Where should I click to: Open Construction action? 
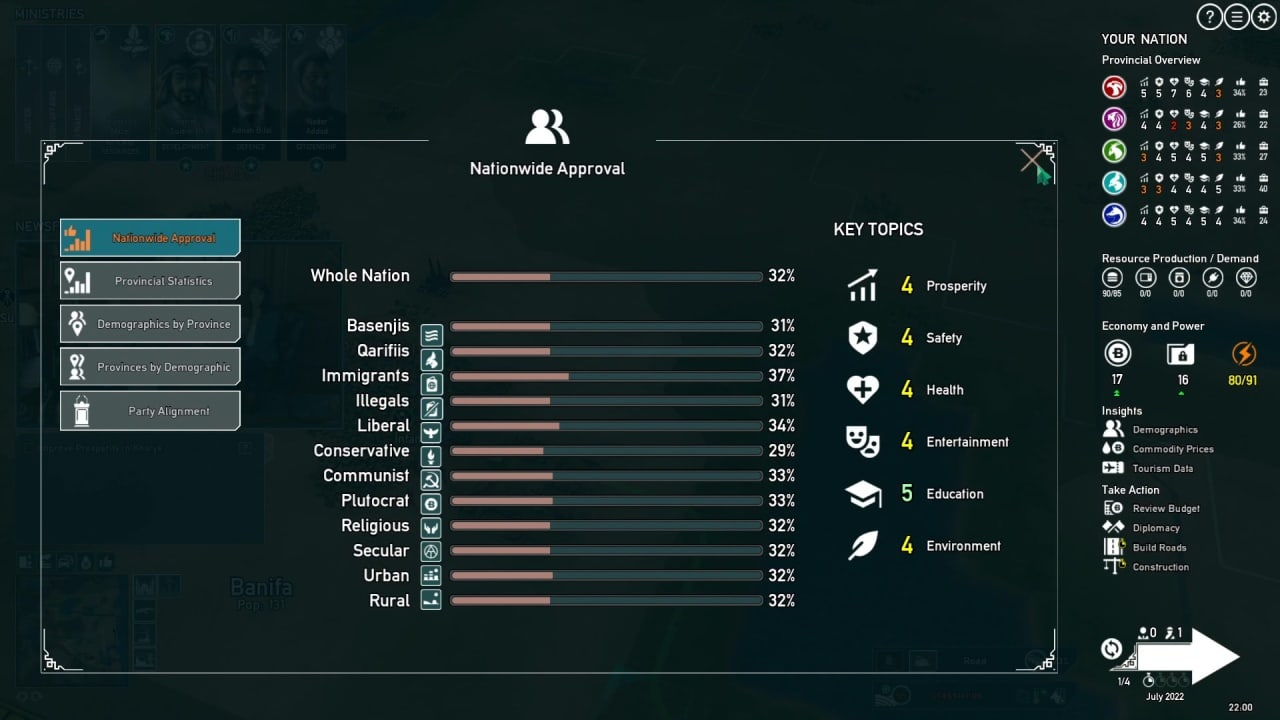(1160, 567)
